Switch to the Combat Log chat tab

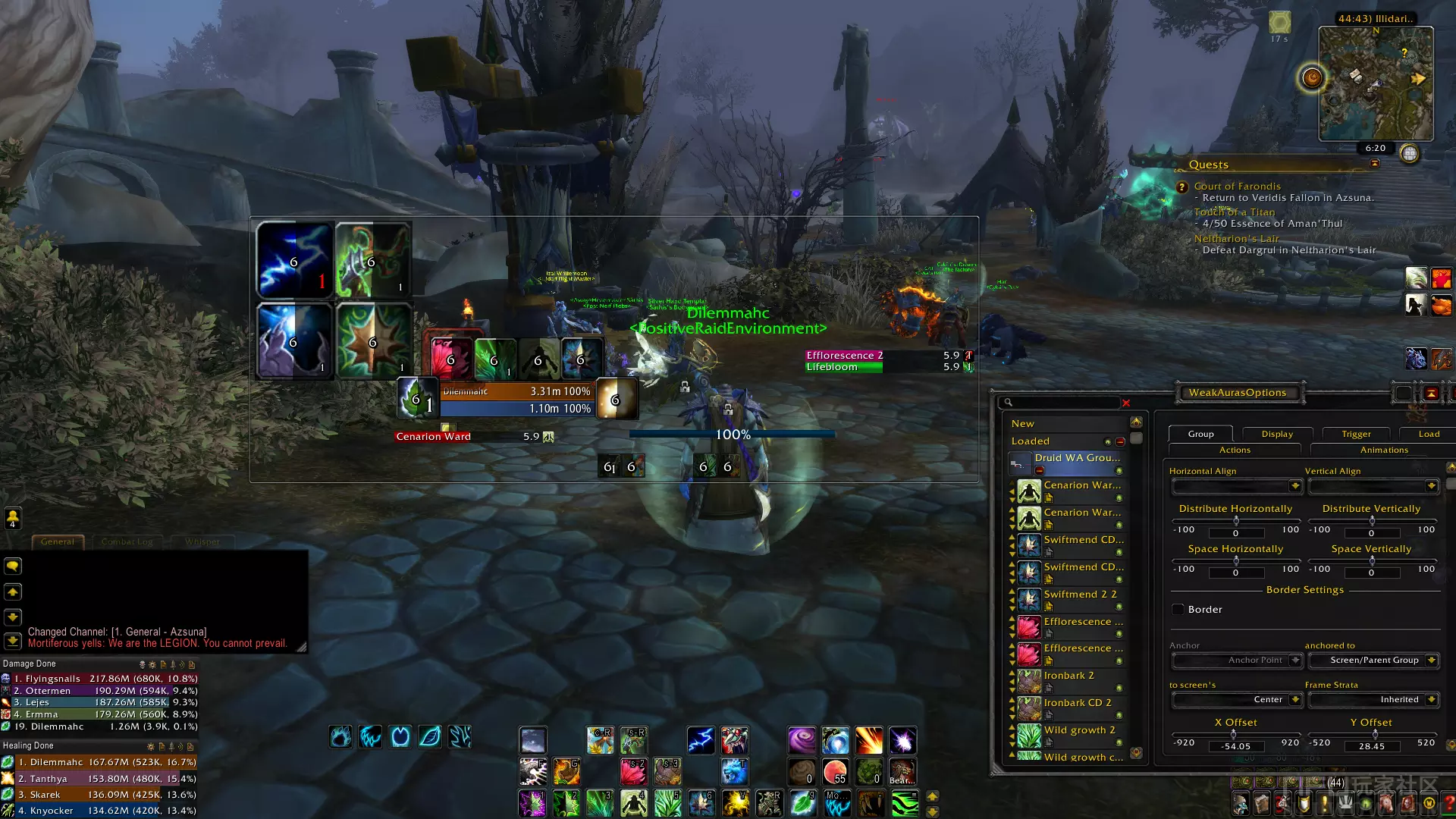127,541
